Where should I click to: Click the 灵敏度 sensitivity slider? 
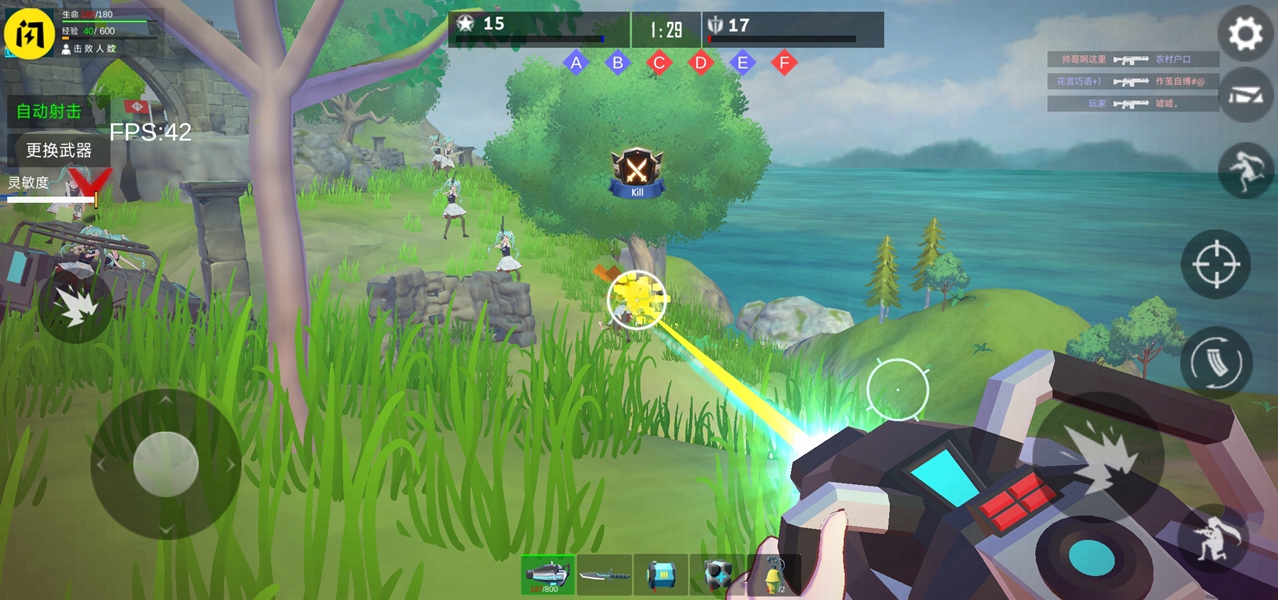pyautogui.click(x=52, y=200)
